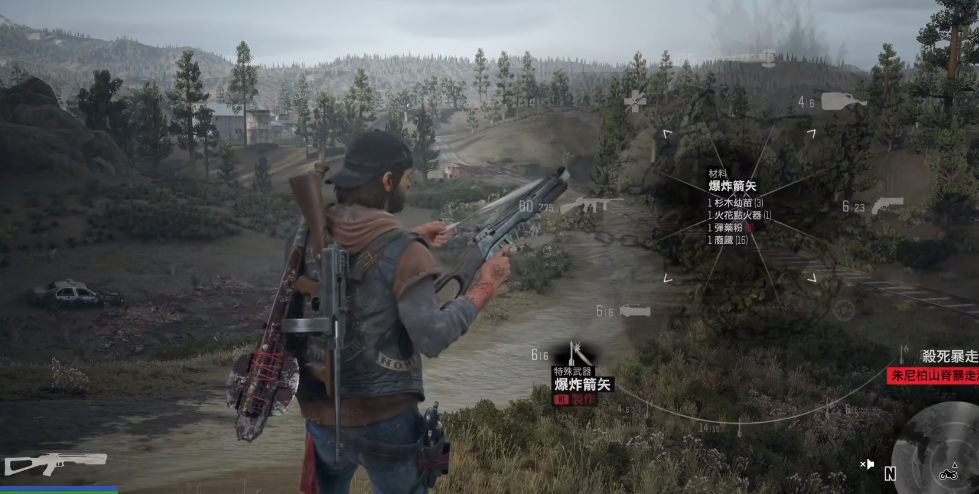Select the faint gear icon on the wheel

(x=844, y=310)
